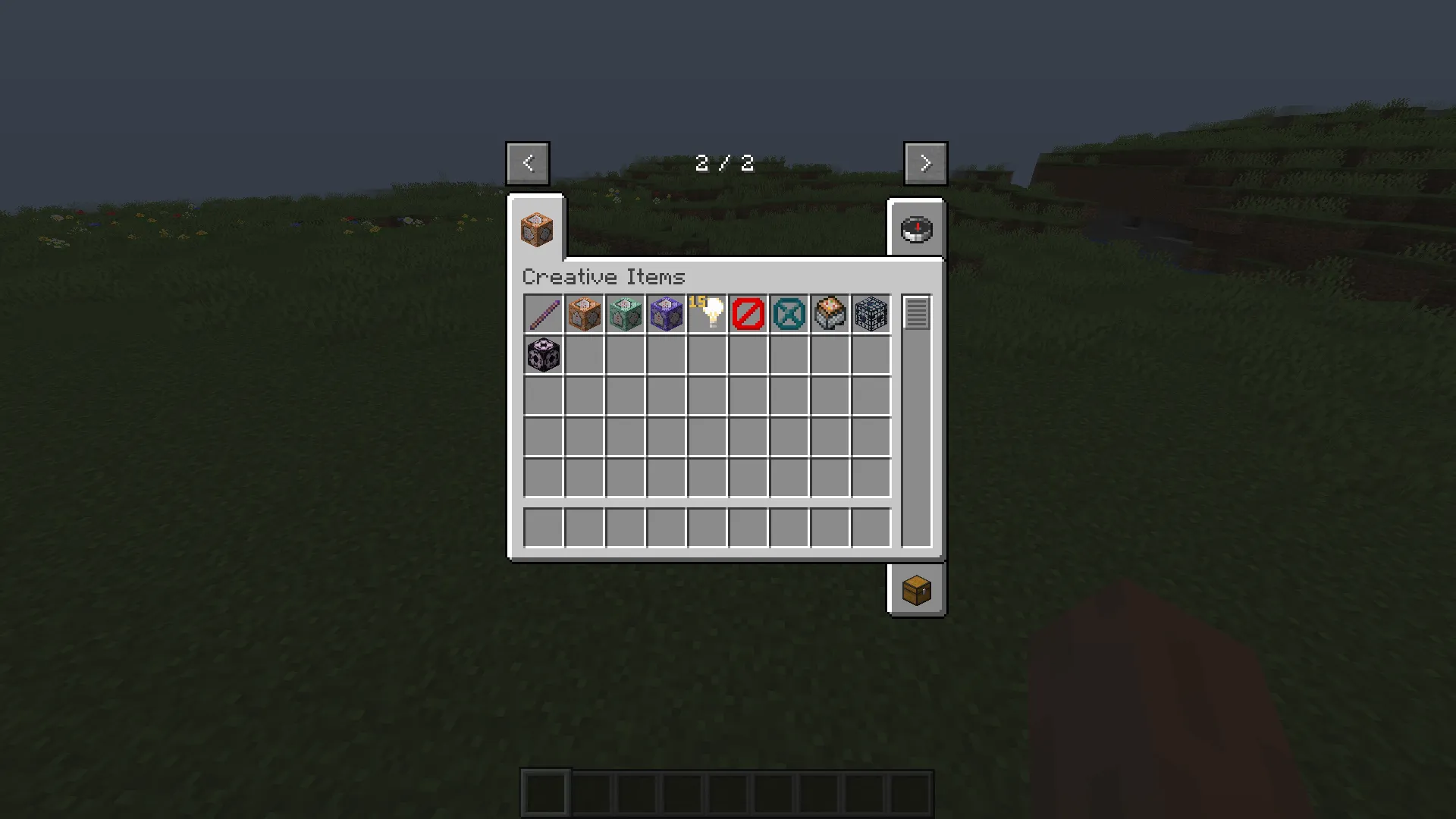The image size is (1456, 819).
Task: Open the chest inventory tab
Action: [x=916, y=591]
